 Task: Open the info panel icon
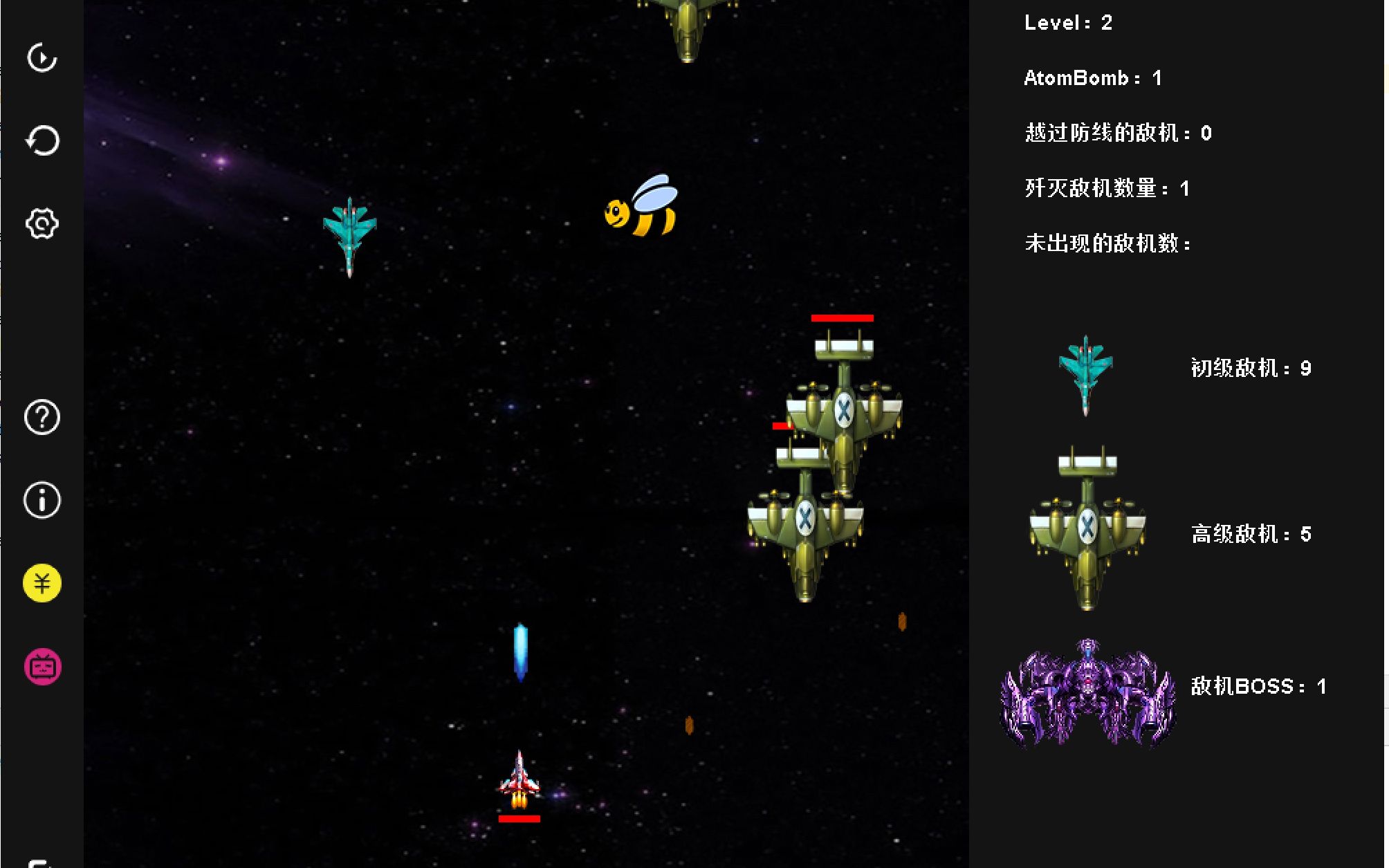pos(42,500)
